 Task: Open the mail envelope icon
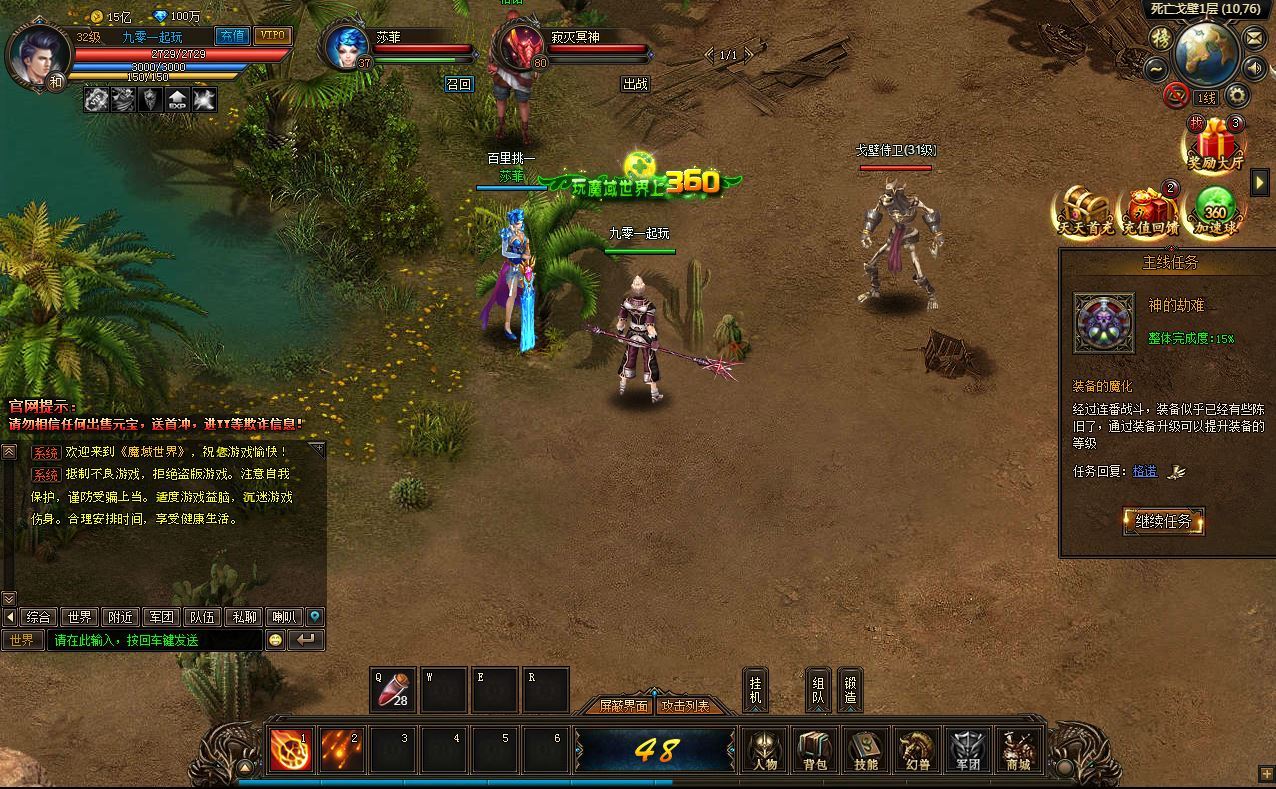[x=1254, y=37]
